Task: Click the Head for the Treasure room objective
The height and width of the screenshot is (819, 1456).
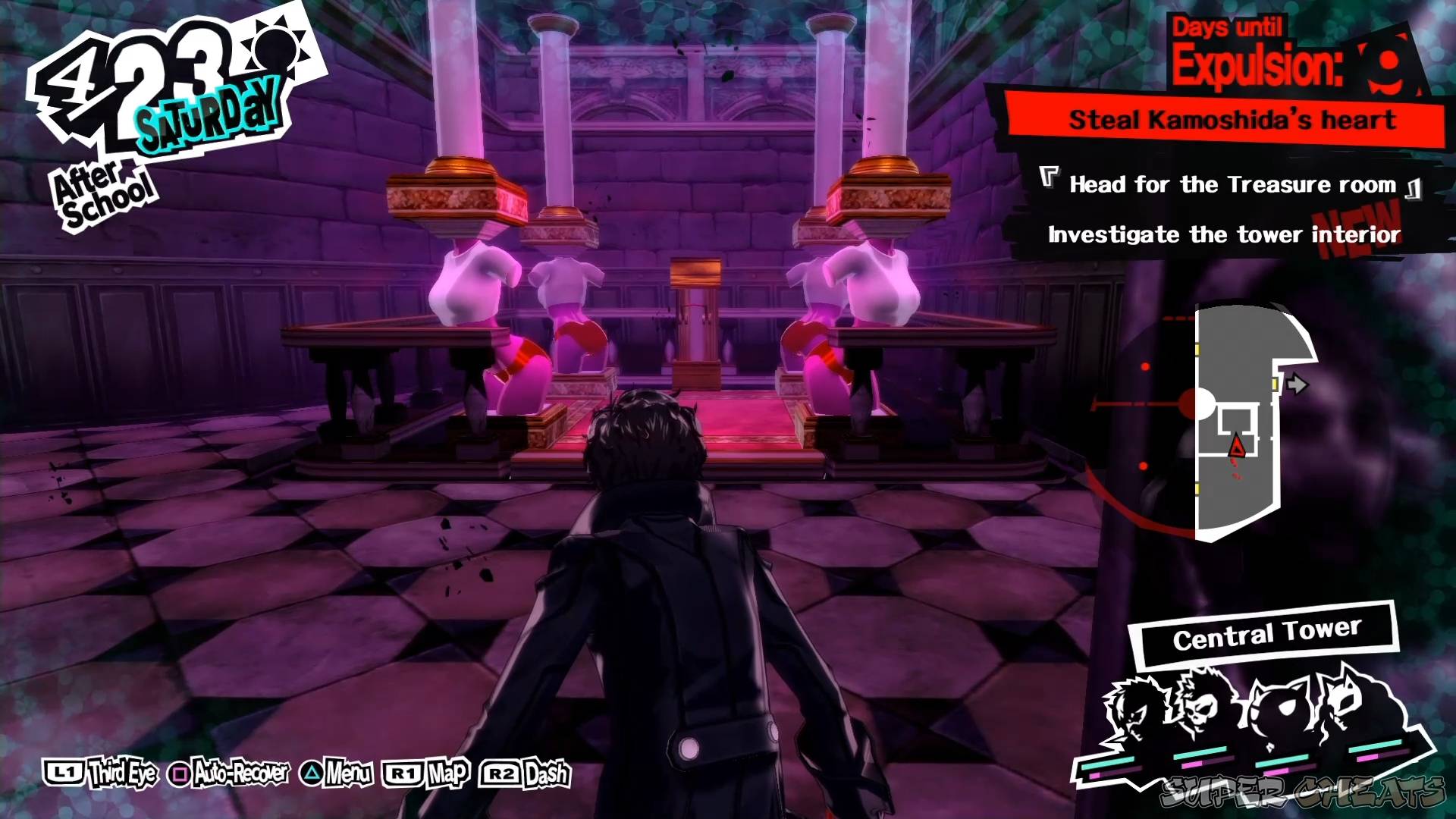Action: 1232,184
